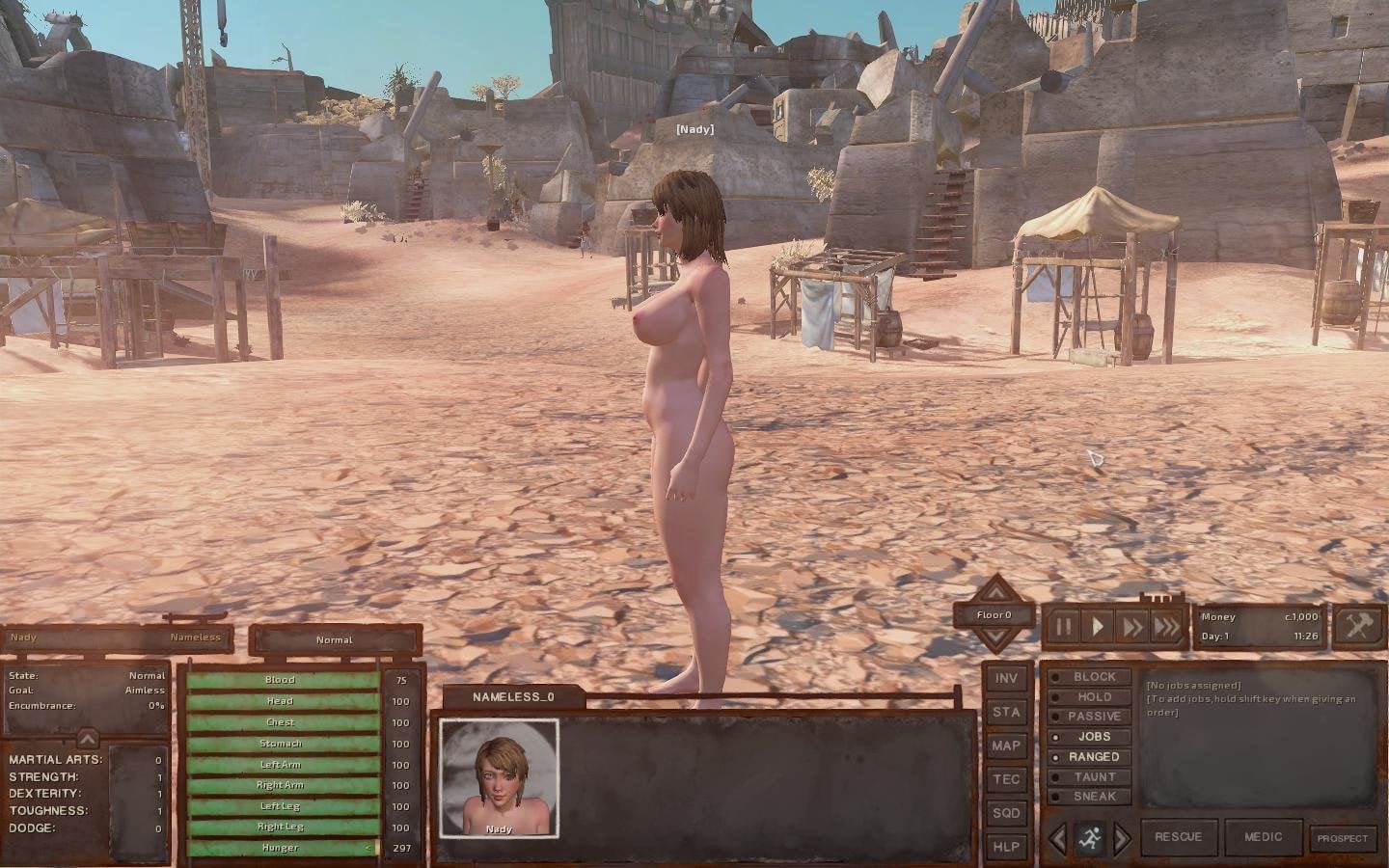This screenshot has width=1389, height=868.
Task: Toggle the HOLD order
Action: 1093,696
